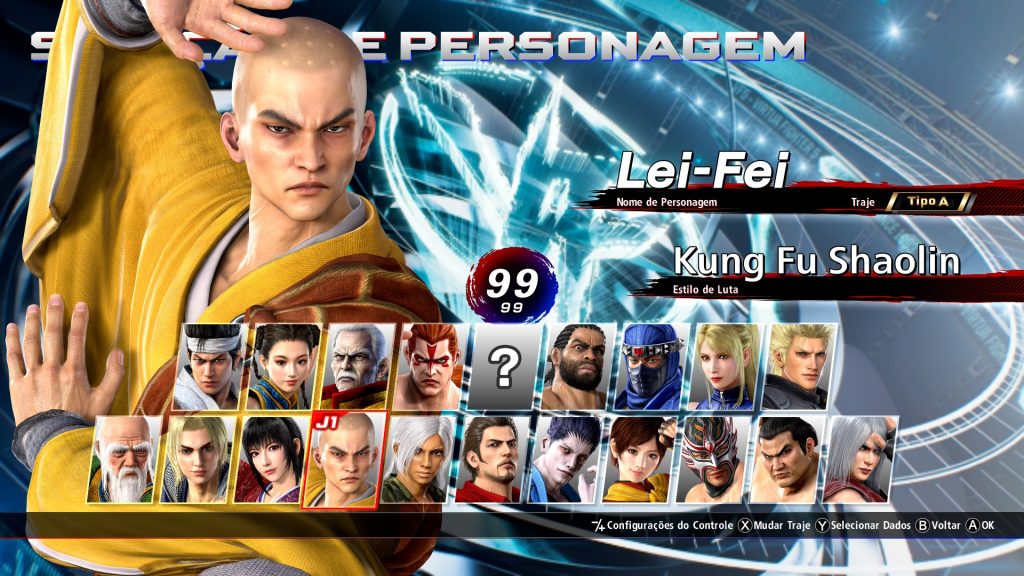Image resolution: width=1024 pixels, height=576 pixels.
Task: Select Kage, the blue masked ninja
Action: (x=652, y=367)
